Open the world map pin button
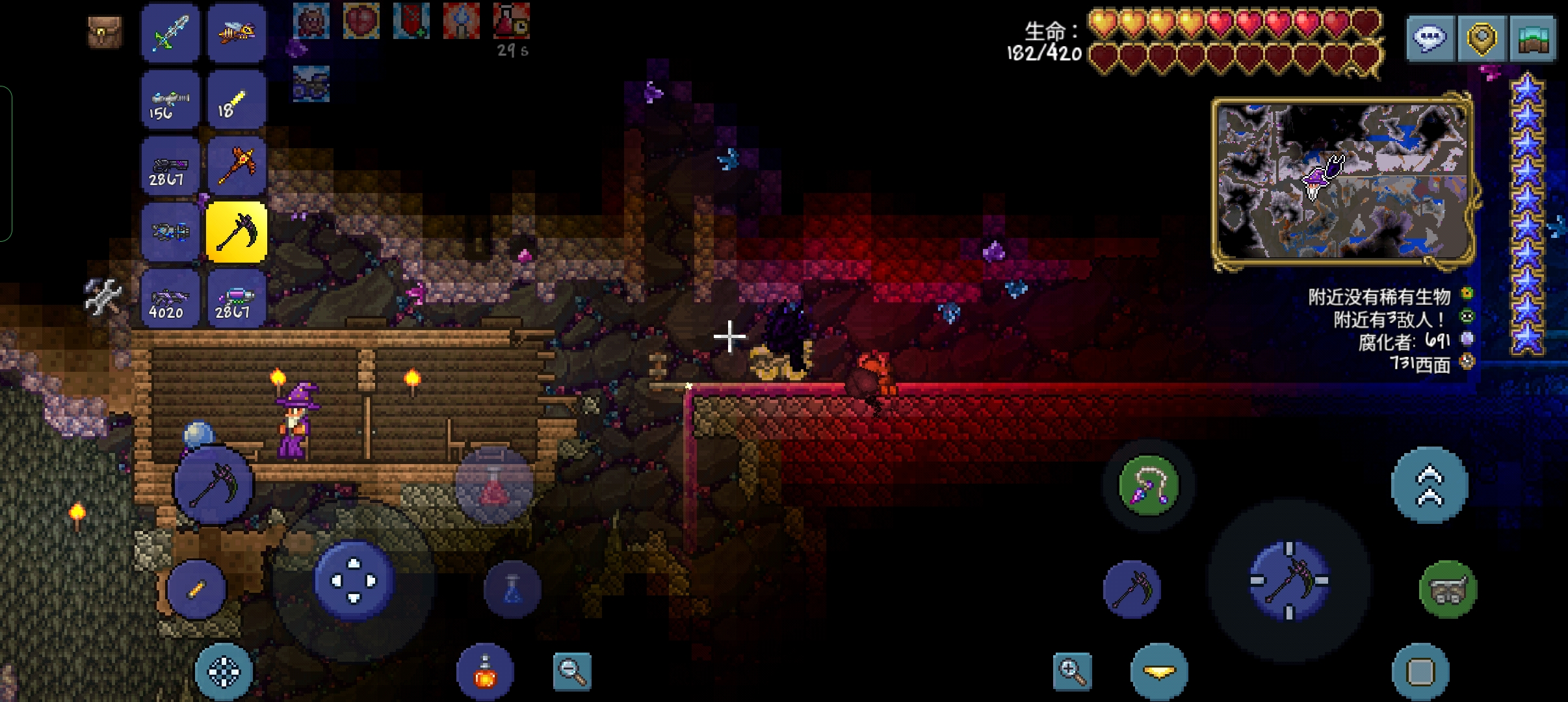The width and height of the screenshot is (1568, 702). coord(1482,39)
